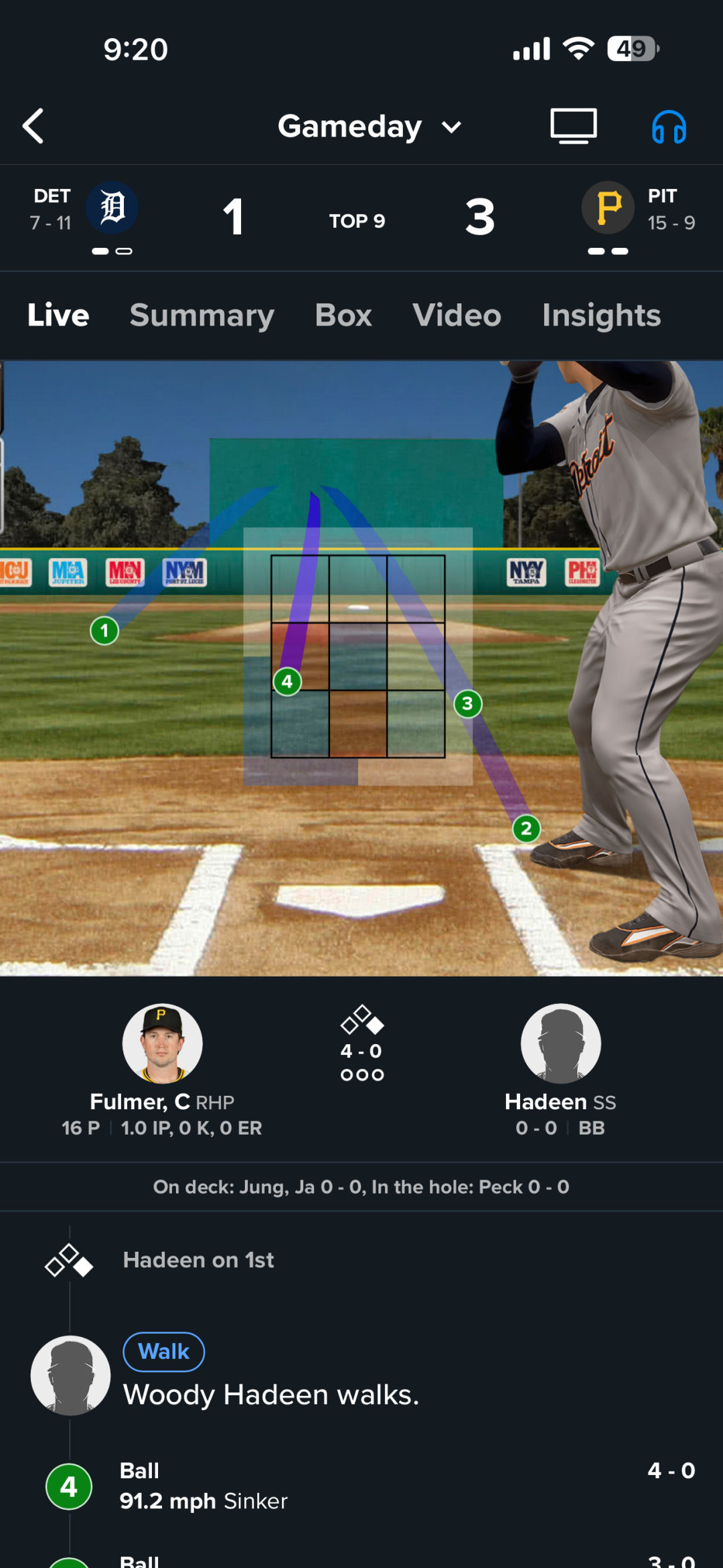
Task: Select the Live tab
Action: pos(58,315)
